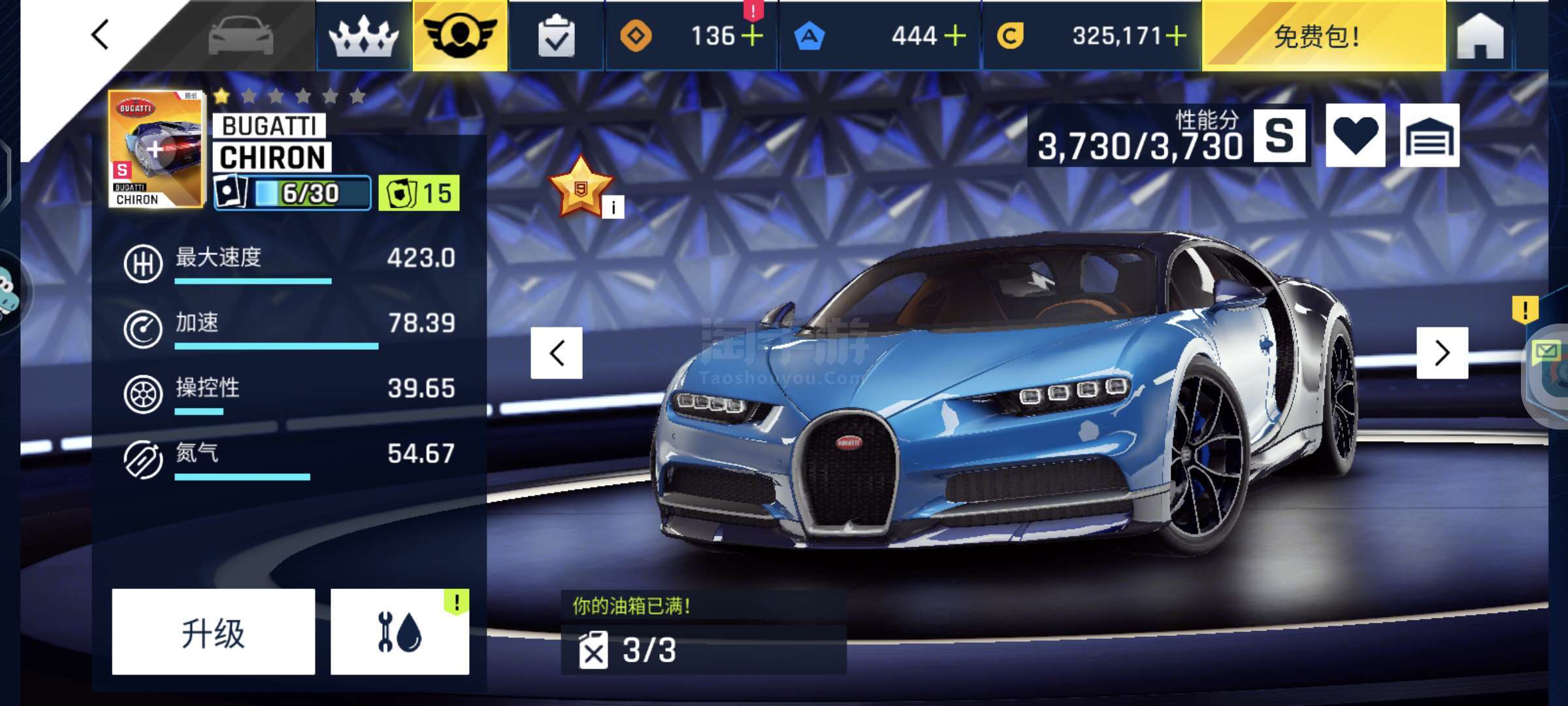View star rank info badge
The height and width of the screenshot is (706, 1568).
(613, 207)
